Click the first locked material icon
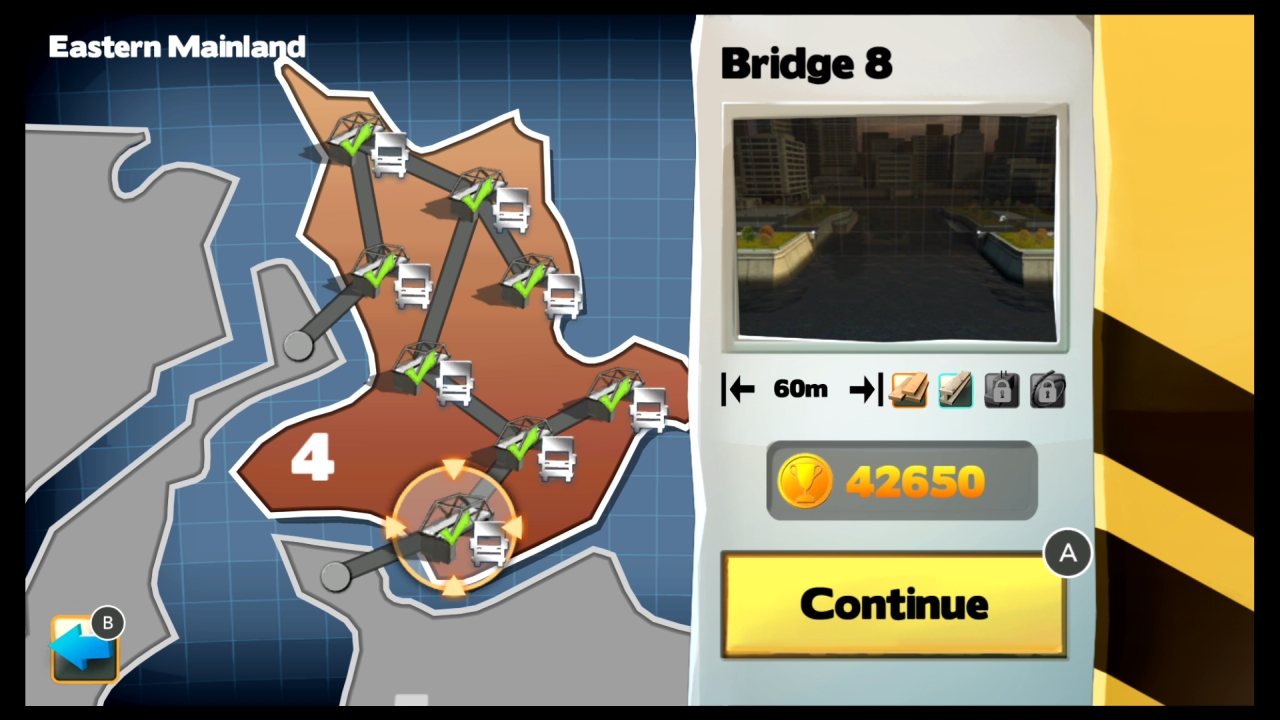 (x=1001, y=389)
